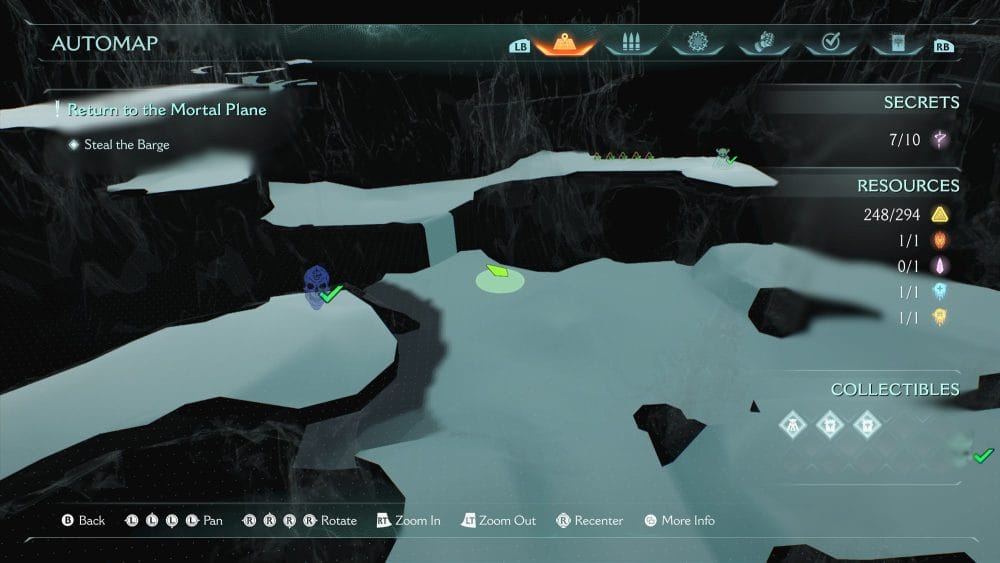The height and width of the screenshot is (563, 1000).
Task: Select the gold triangle resource icon
Action: 939,215
